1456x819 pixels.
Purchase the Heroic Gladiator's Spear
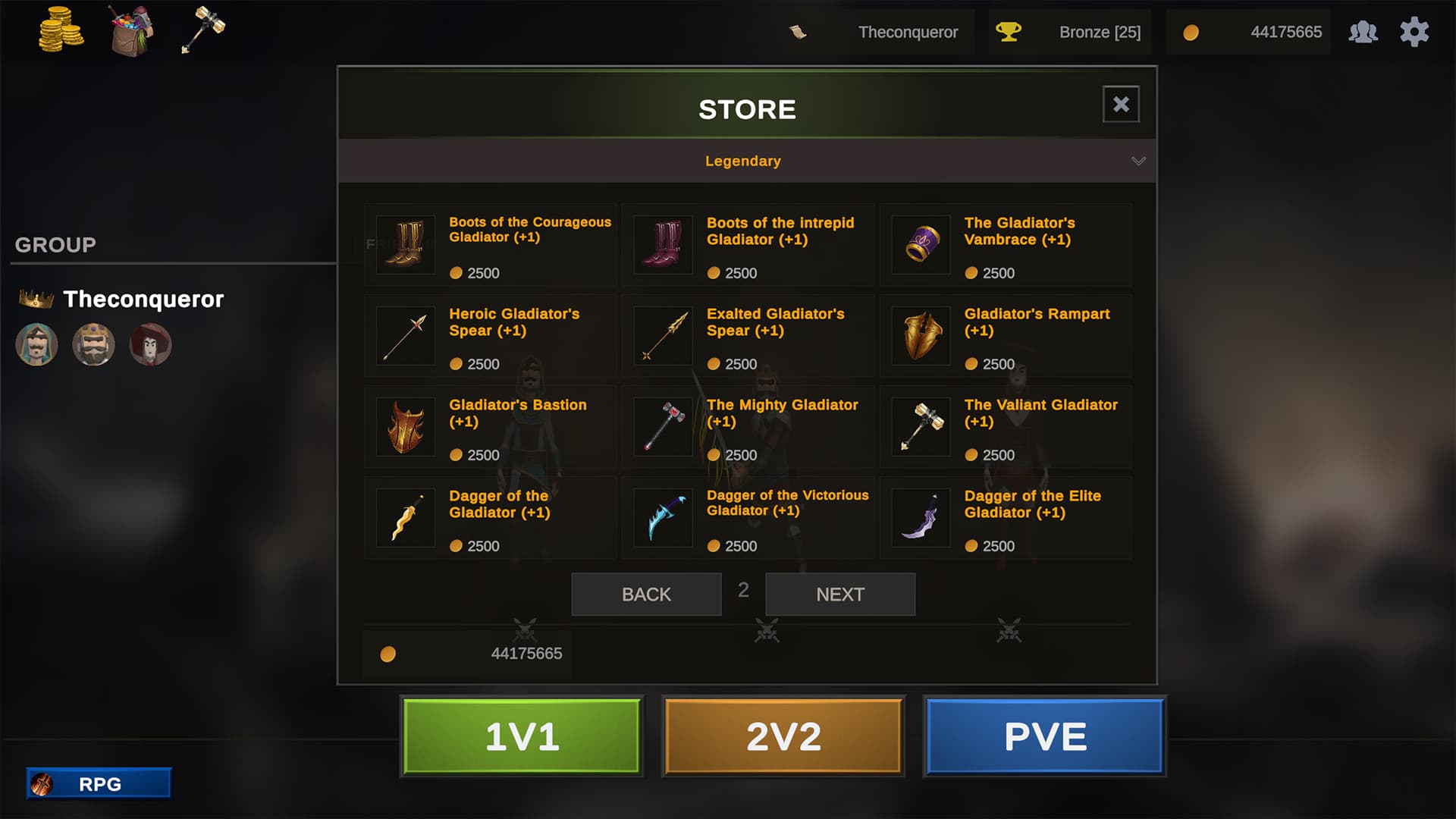point(404,335)
